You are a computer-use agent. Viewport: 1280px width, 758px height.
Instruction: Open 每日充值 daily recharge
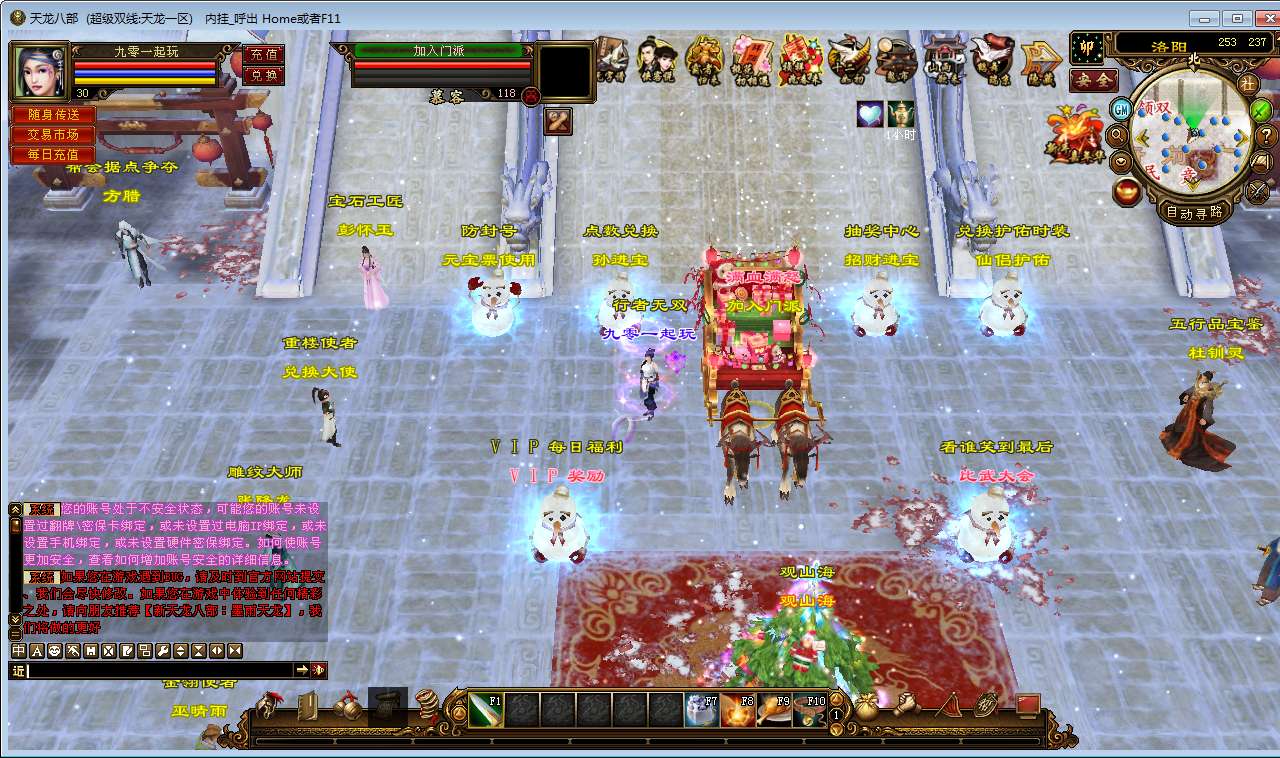pyautogui.click(x=53, y=155)
